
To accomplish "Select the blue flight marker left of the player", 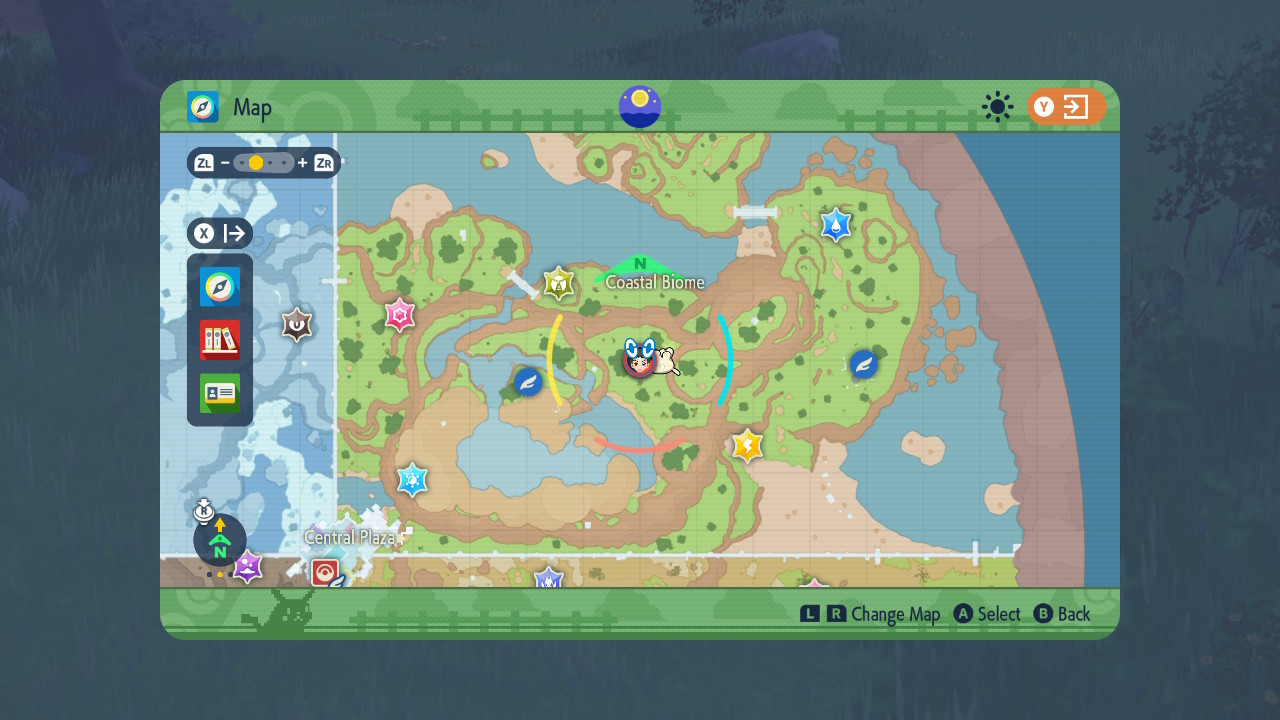I will (x=528, y=382).
